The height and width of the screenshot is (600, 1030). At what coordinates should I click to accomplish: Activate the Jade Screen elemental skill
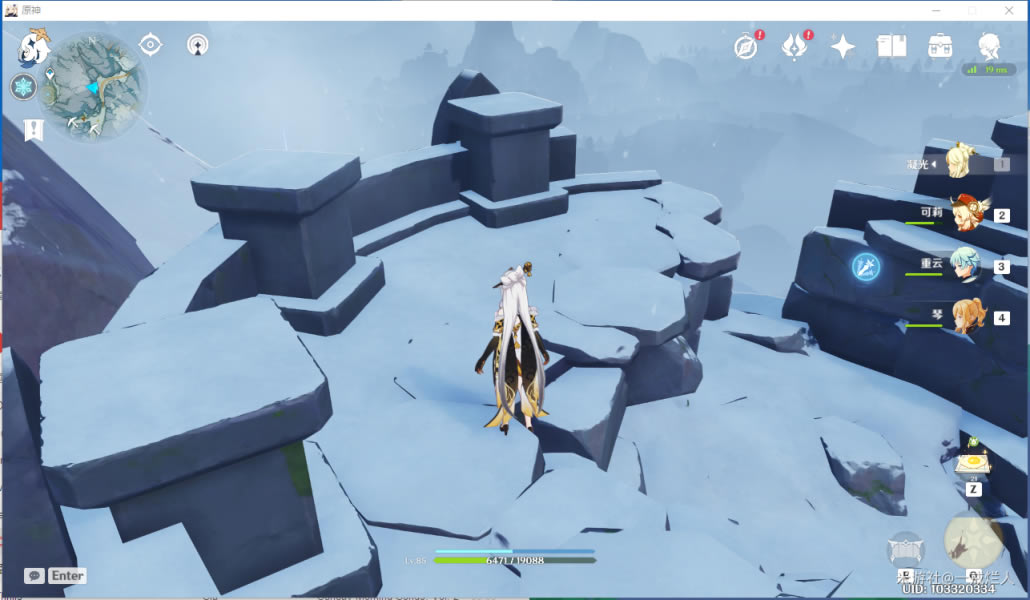click(x=905, y=550)
